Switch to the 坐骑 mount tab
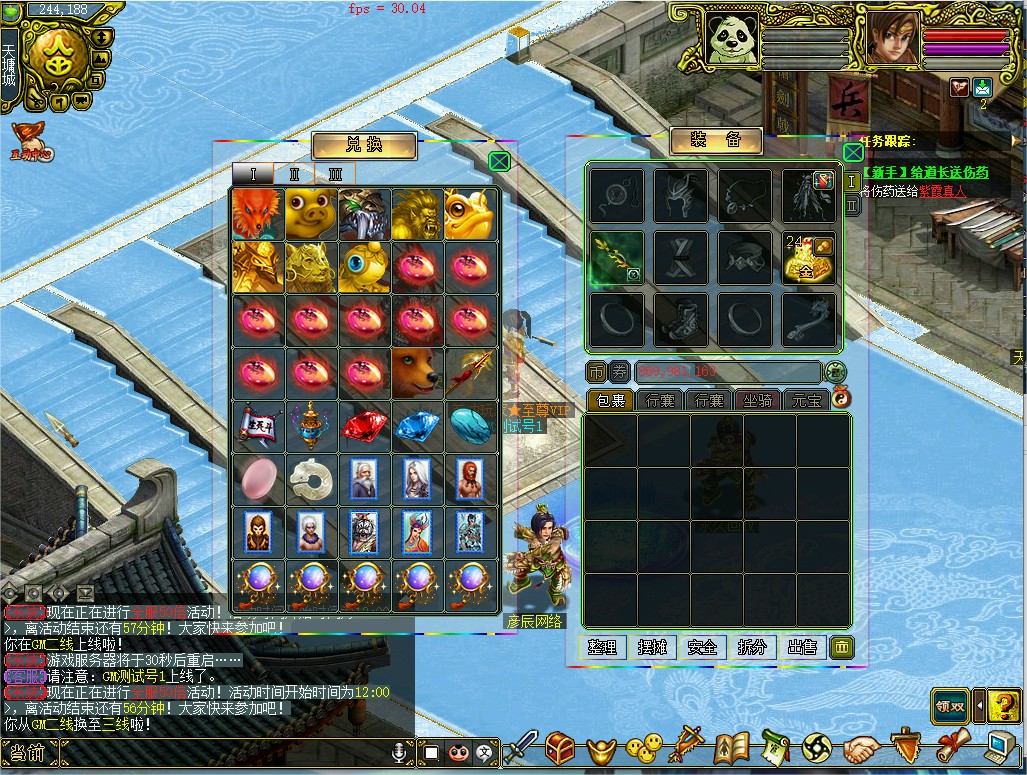 [x=758, y=400]
